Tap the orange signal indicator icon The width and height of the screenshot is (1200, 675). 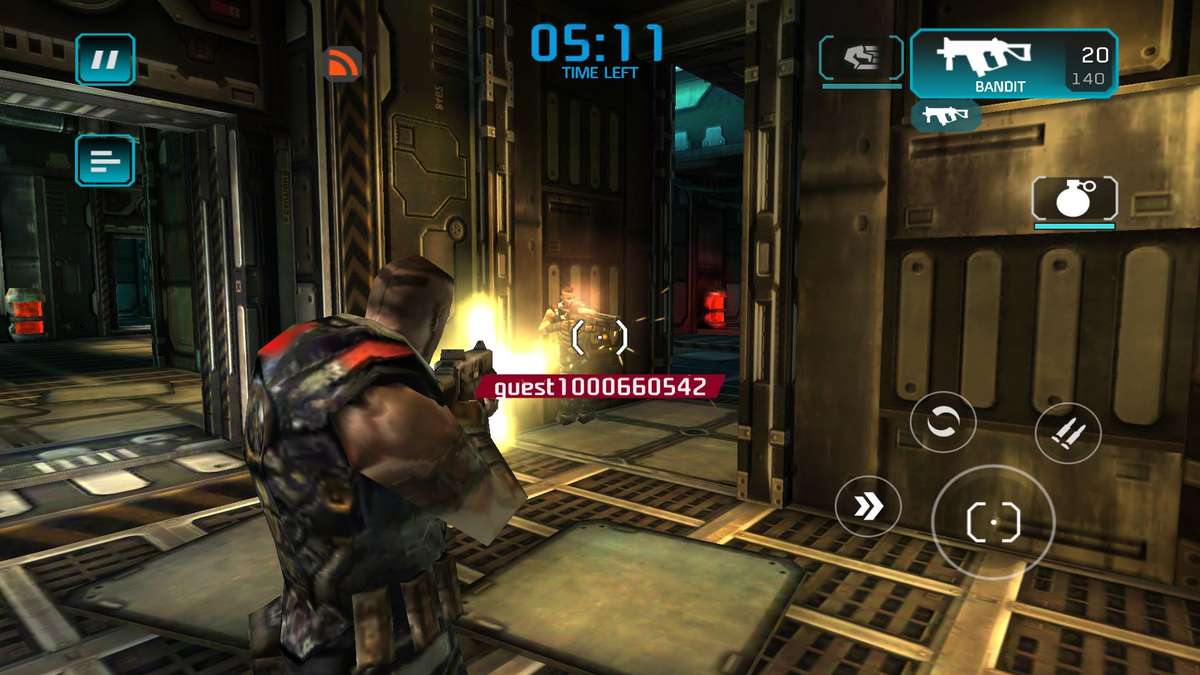[341, 64]
